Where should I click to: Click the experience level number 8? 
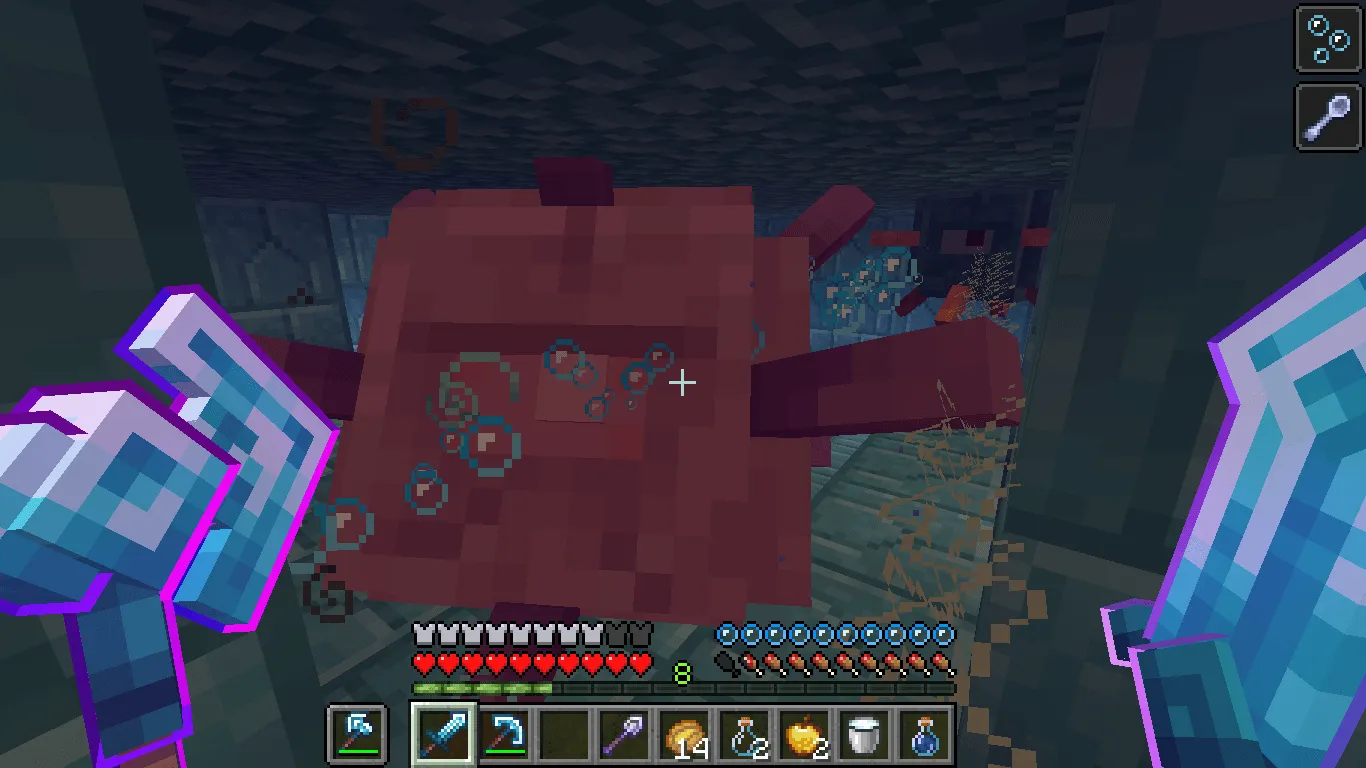(683, 673)
